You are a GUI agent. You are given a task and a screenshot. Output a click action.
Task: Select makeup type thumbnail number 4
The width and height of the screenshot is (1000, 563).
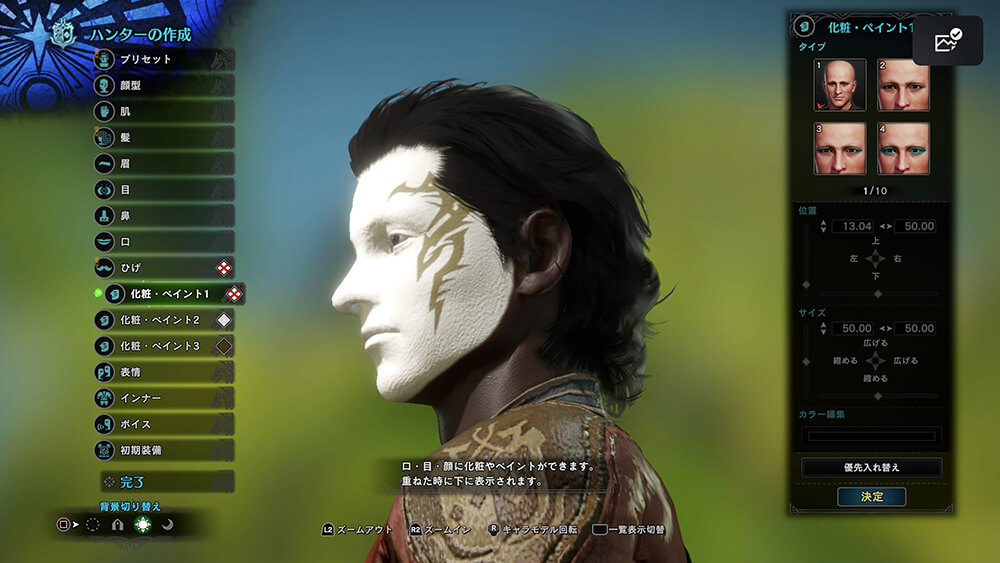tap(904, 148)
